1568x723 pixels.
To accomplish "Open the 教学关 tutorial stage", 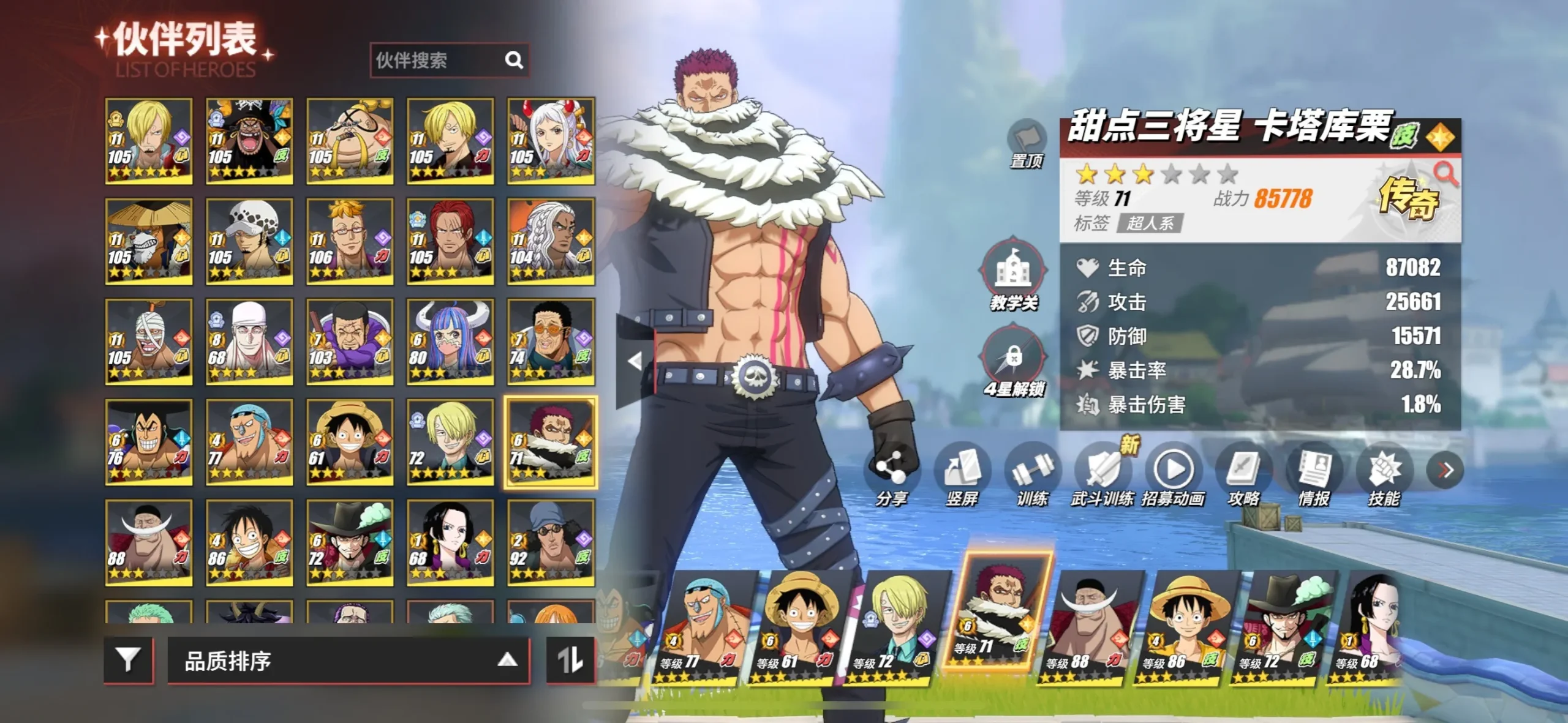I will tap(1013, 272).
